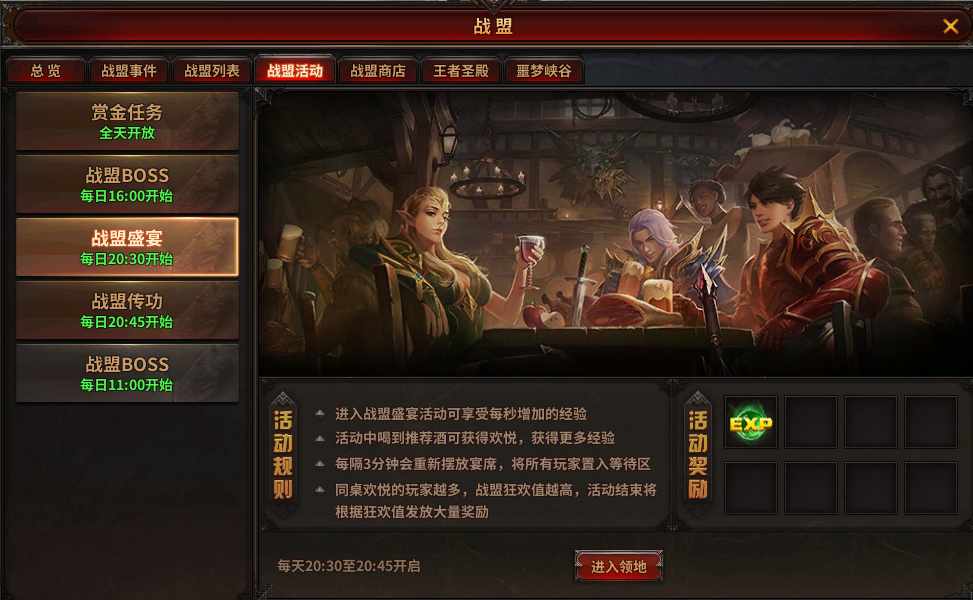Viewport: 973px width, 600px height.
Task: Switch to the 总览 tab
Action: click(x=45, y=71)
